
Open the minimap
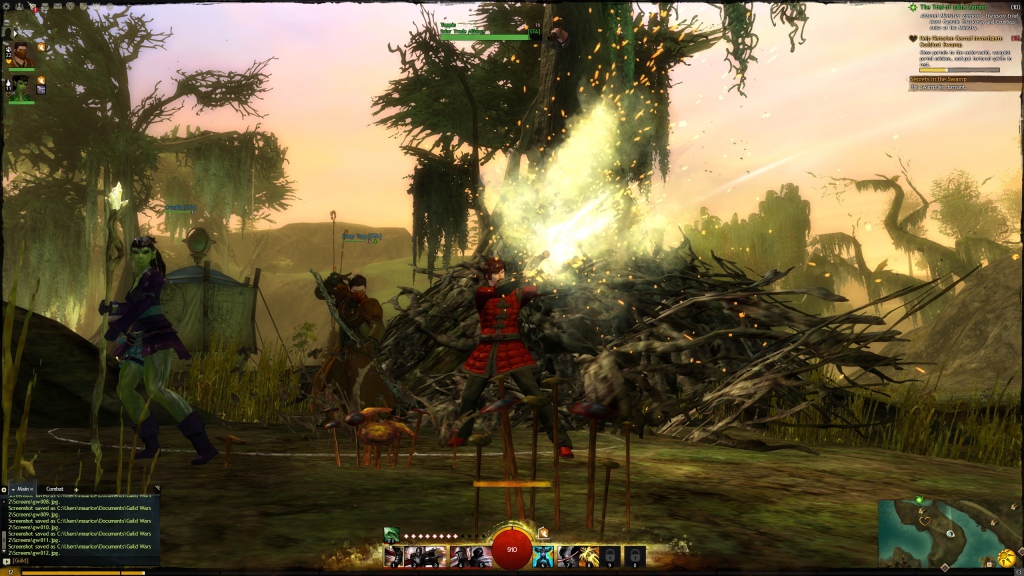944,531
